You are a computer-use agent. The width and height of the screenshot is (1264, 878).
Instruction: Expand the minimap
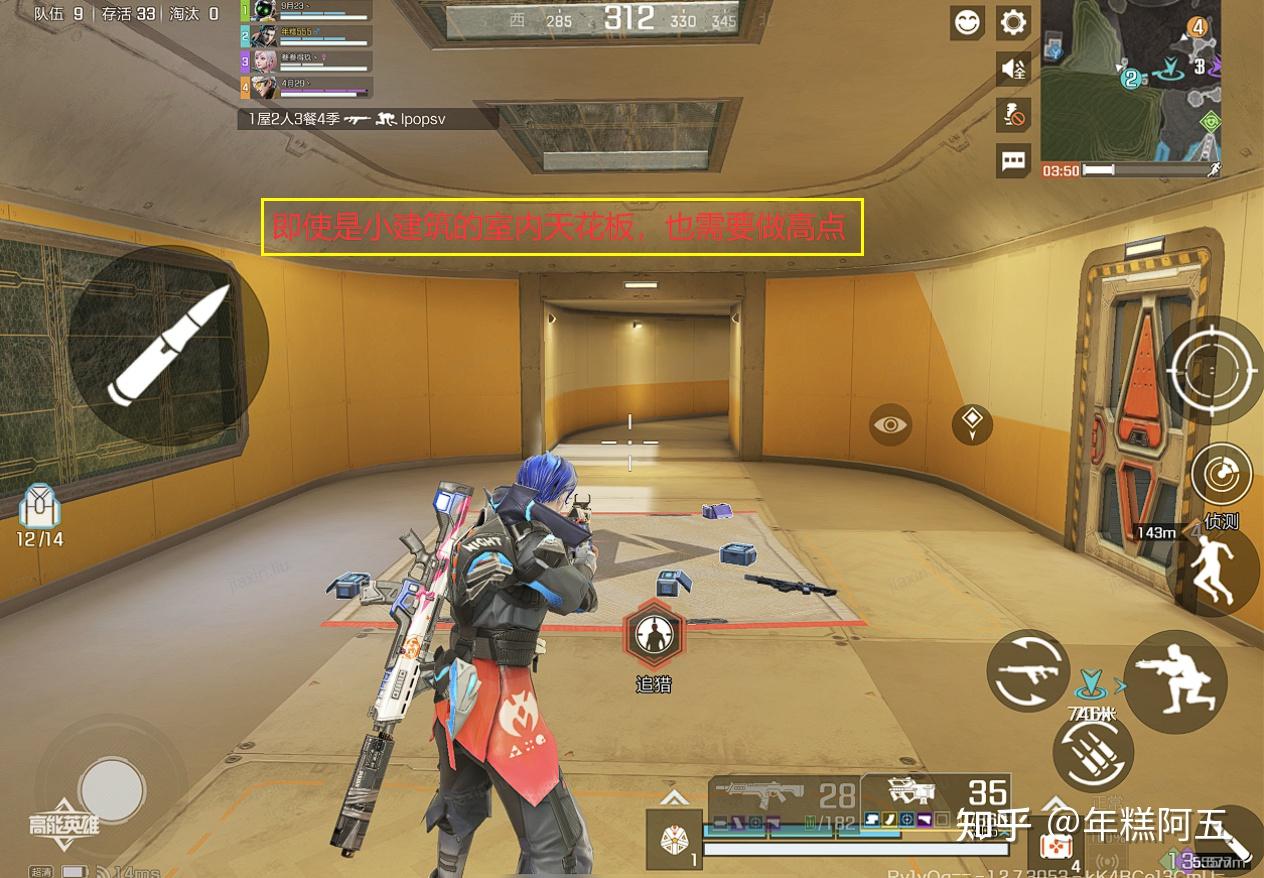[1131, 79]
